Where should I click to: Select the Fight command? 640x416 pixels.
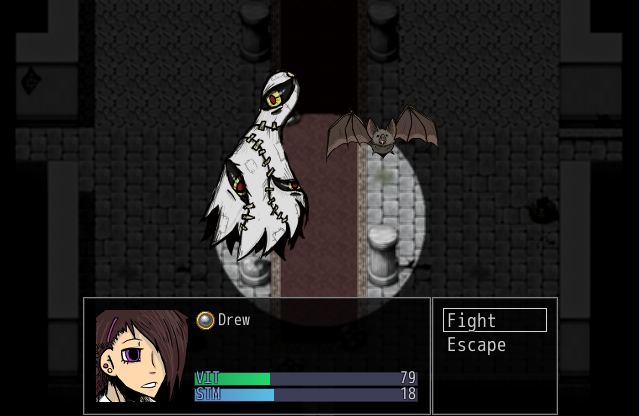tap(495, 321)
